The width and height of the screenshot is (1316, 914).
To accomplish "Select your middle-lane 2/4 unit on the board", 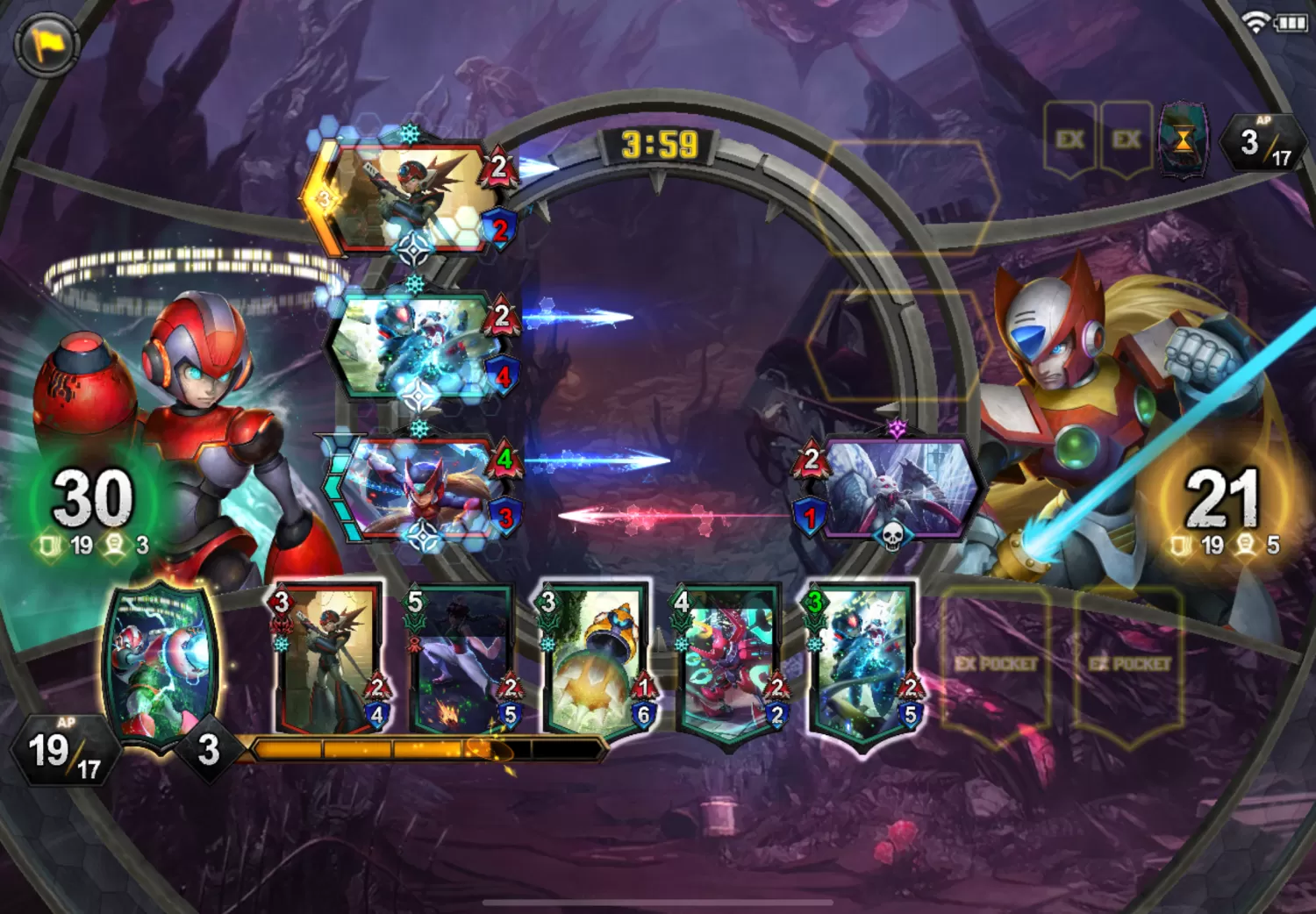I will pyautogui.click(x=412, y=345).
